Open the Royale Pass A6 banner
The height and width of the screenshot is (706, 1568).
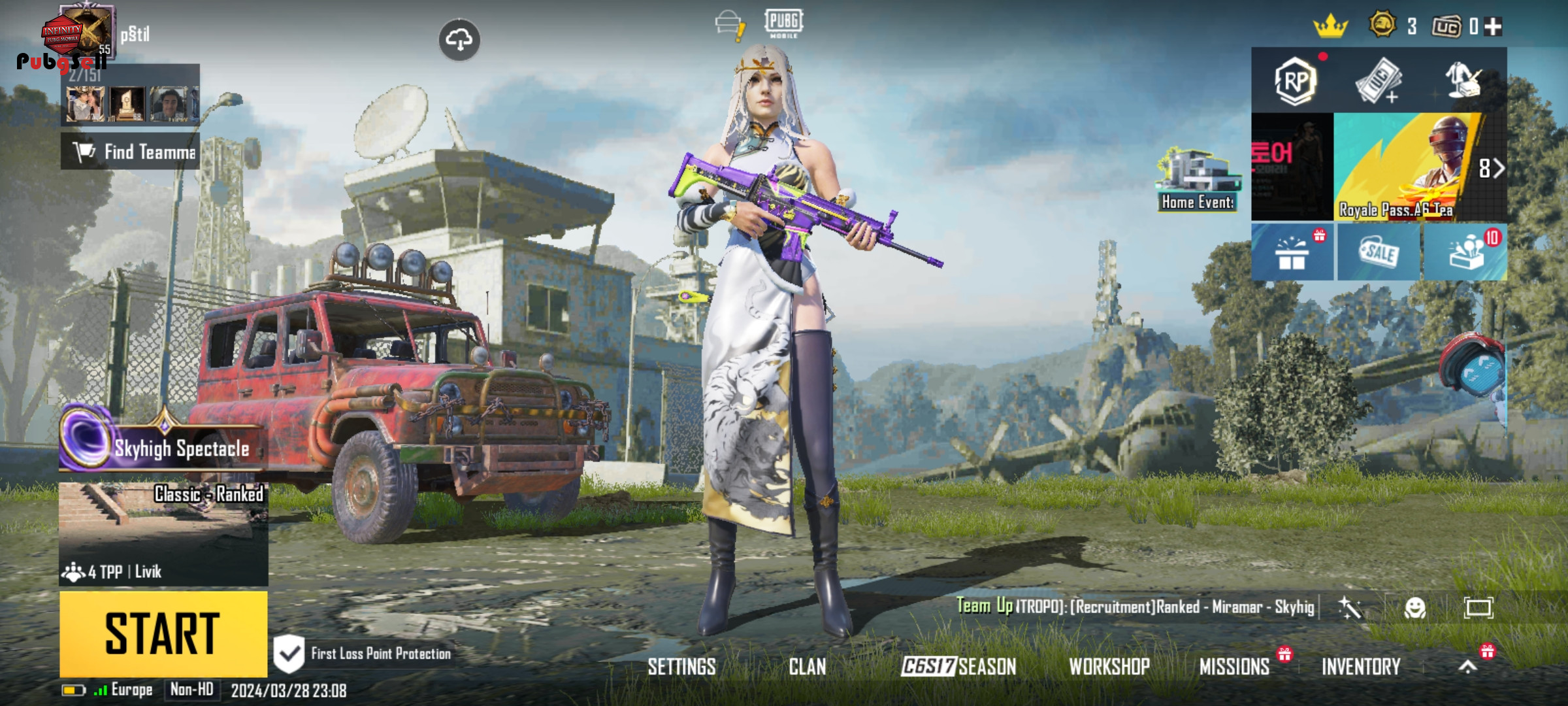click(x=1405, y=167)
